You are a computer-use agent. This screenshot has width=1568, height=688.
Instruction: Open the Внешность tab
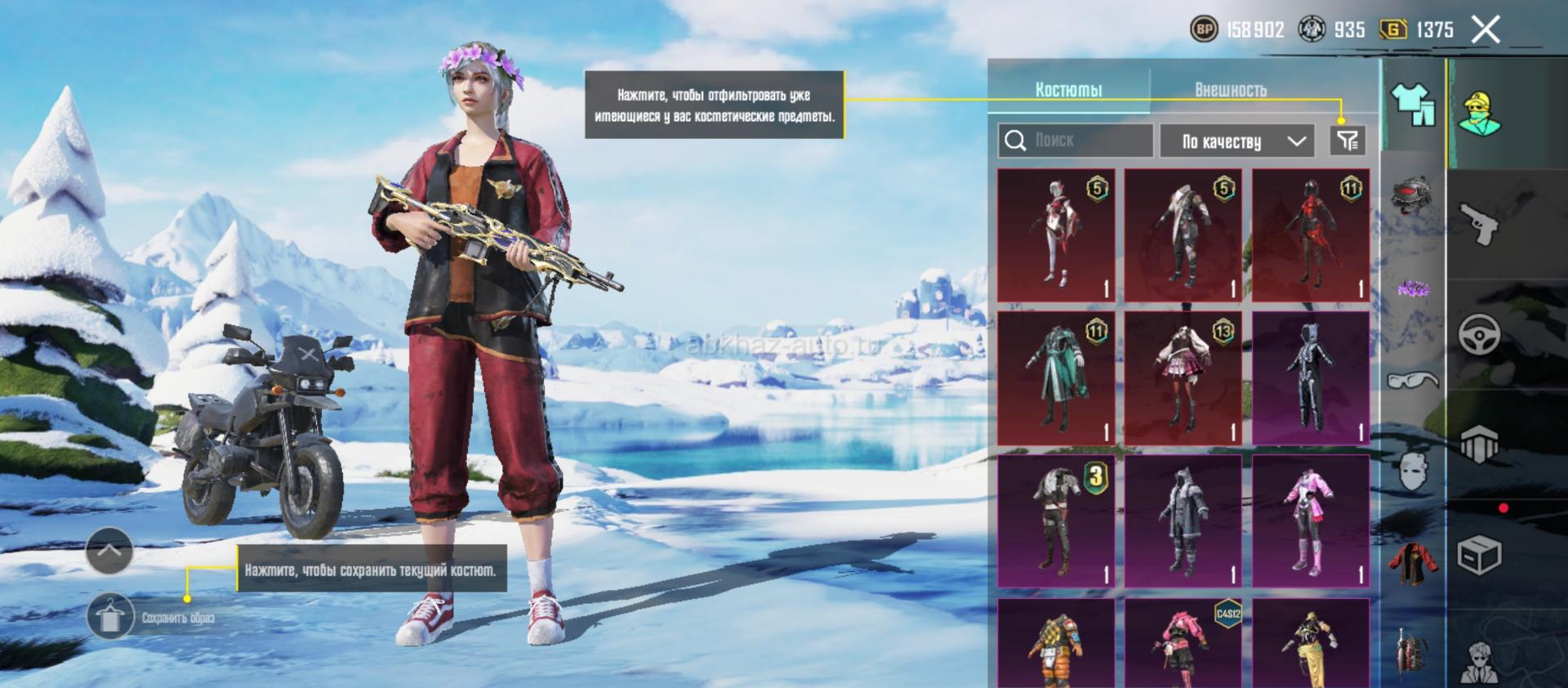coord(1231,90)
